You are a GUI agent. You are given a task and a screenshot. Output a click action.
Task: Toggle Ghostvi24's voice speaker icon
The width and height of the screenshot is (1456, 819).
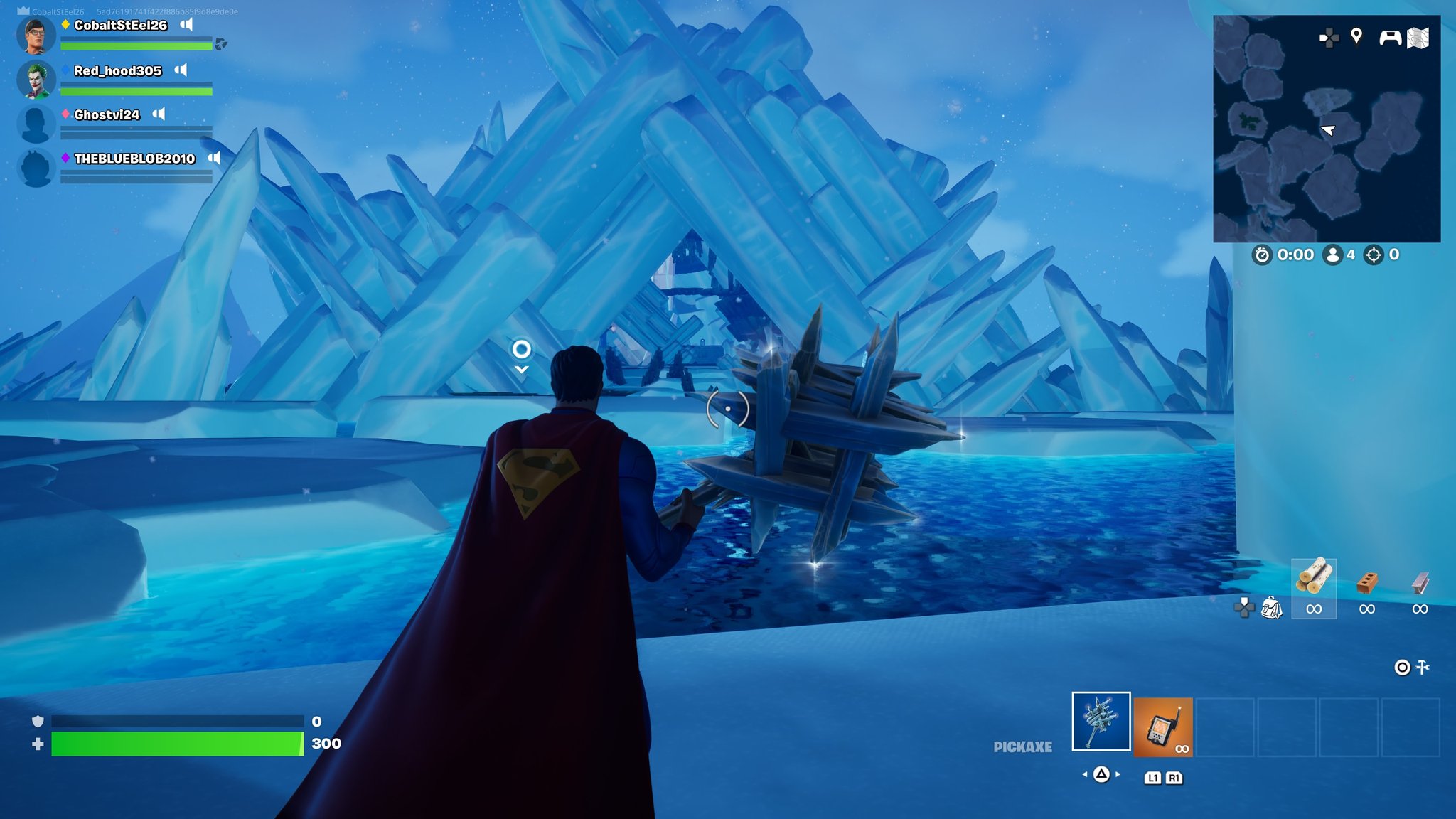point(159,114)
